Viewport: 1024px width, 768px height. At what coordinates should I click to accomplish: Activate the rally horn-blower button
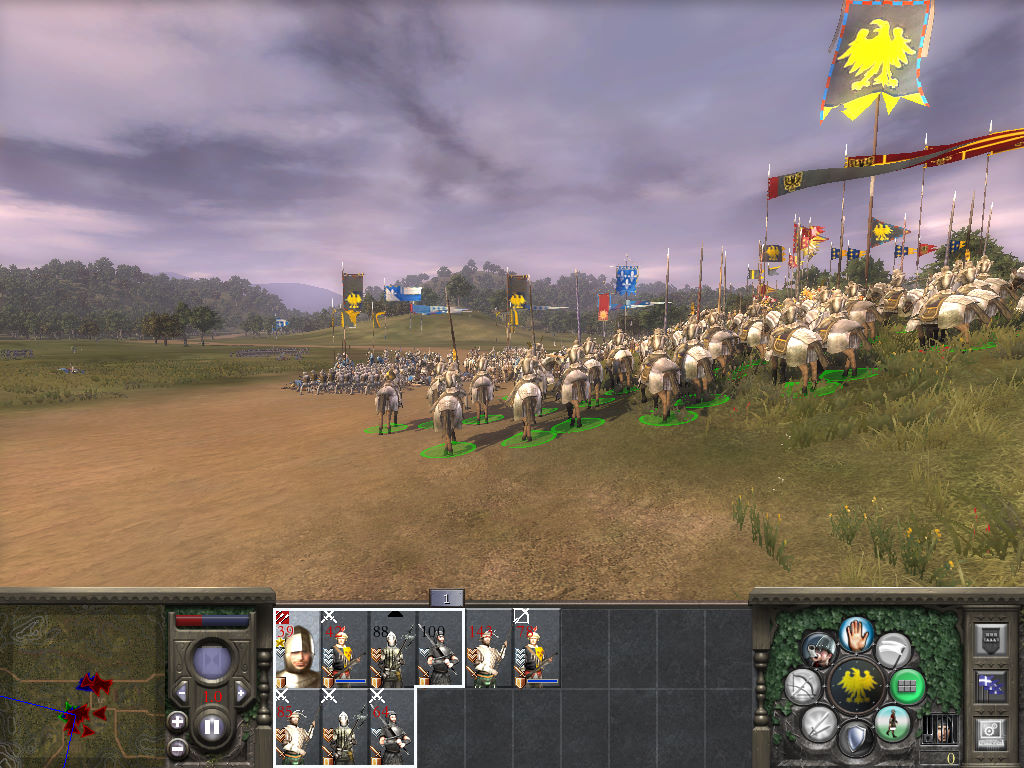(x=820, y=651)
